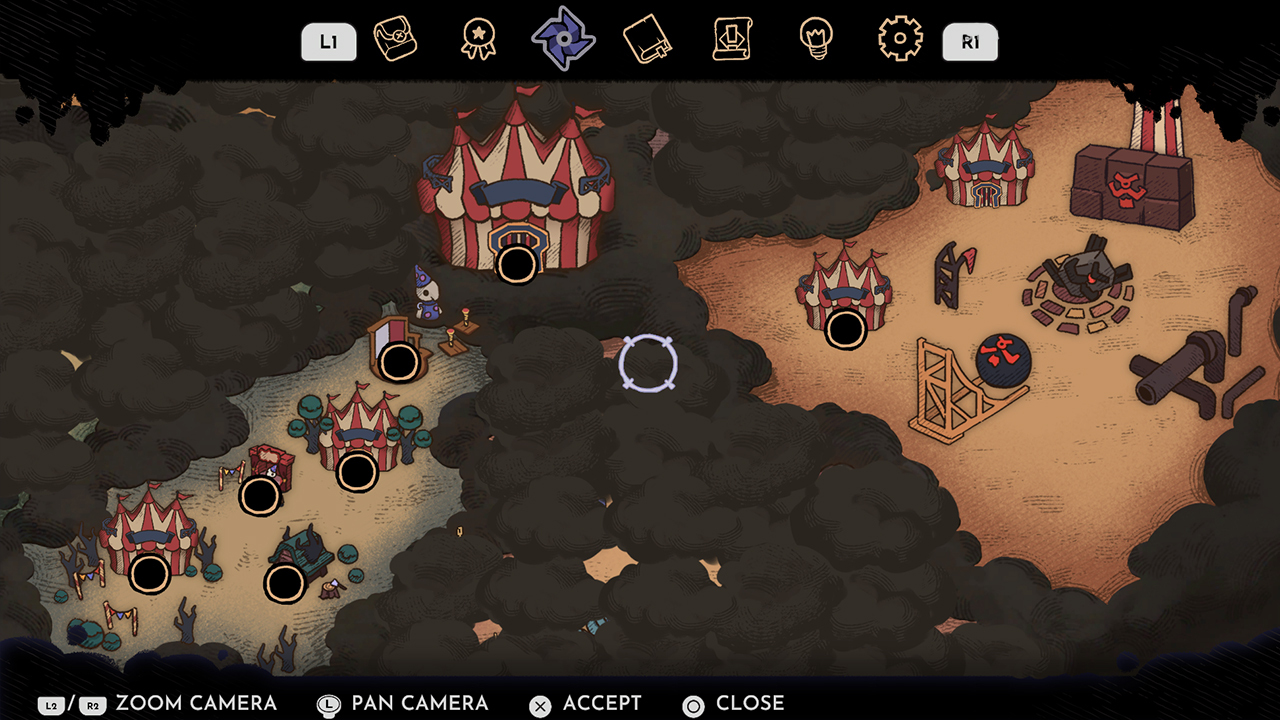Choose the dark green hut travel marker
The image size is (1280, 720).
tap(285, 582)
